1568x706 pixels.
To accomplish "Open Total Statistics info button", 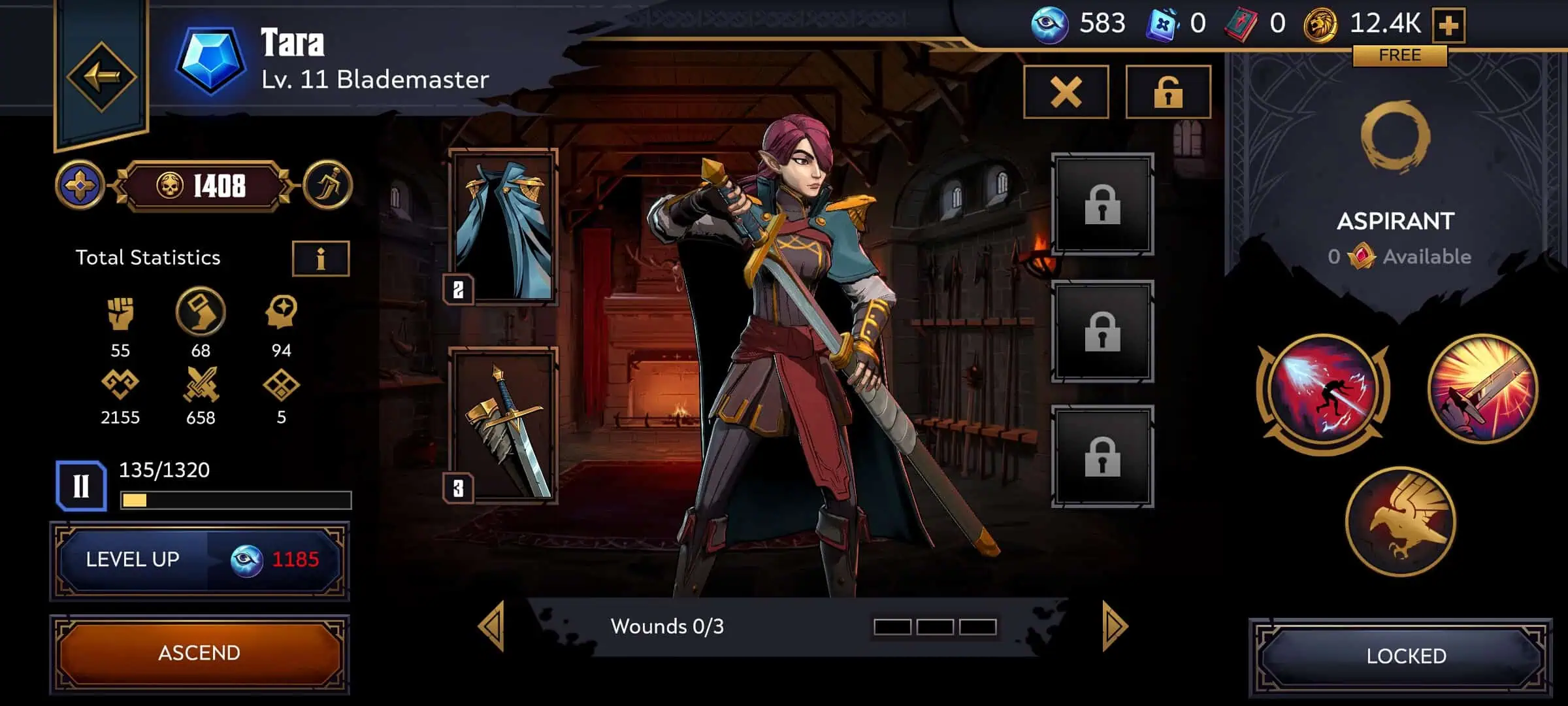I will [x=320, y=259].
